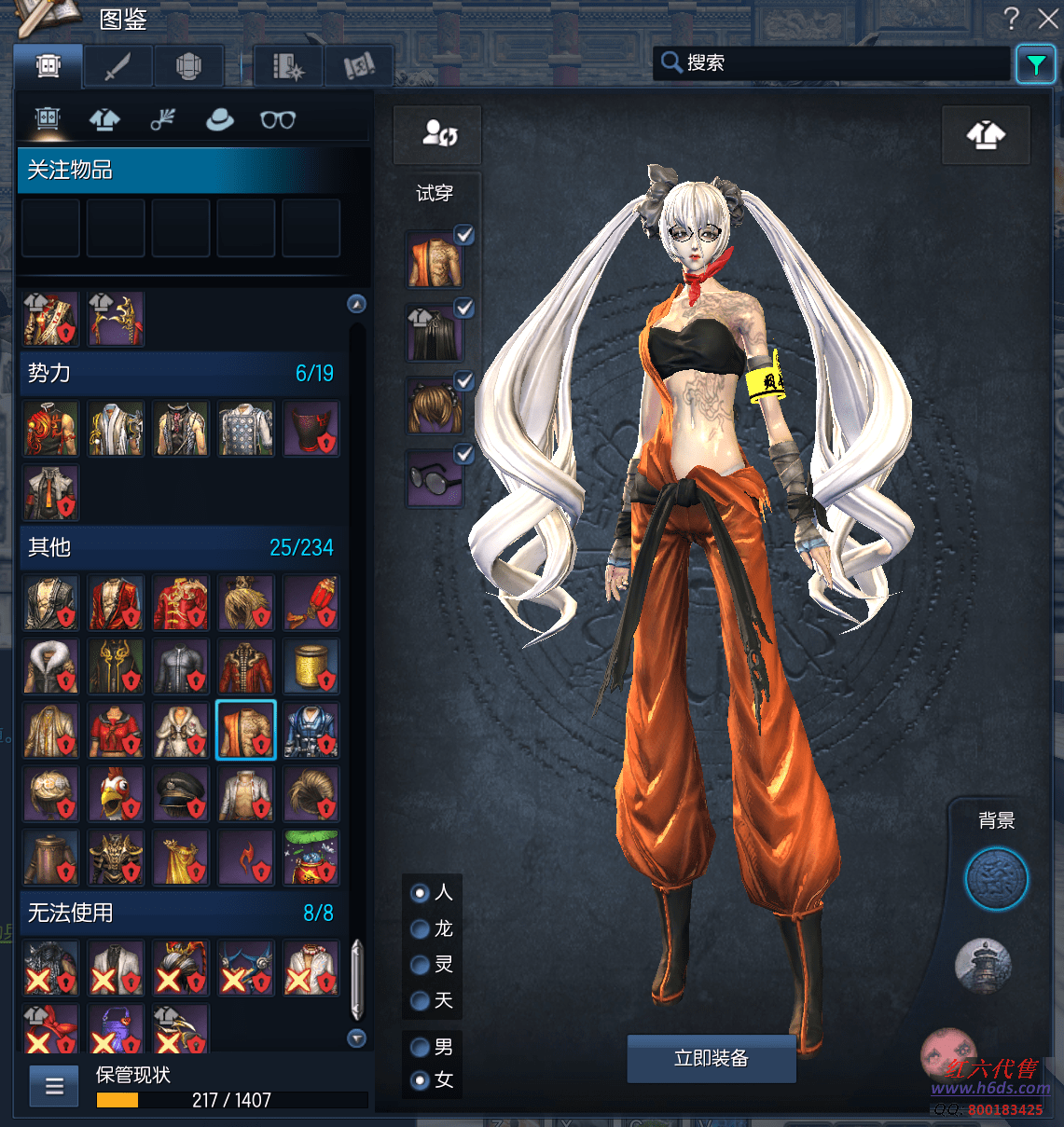Viewport: 1064px width, 1127px height.
Task: Close the 图鉴 wardrobe window
Action: click(x=1047, y=18)
